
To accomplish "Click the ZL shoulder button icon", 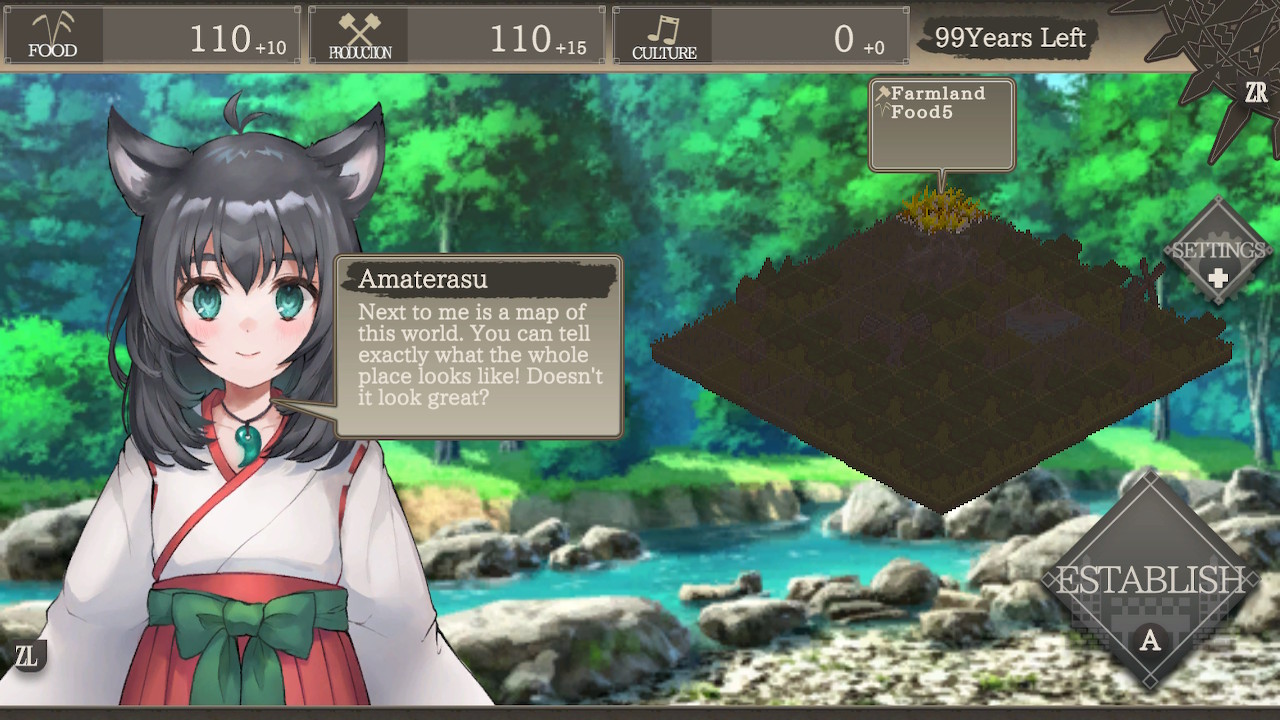I will coord(29,657).
